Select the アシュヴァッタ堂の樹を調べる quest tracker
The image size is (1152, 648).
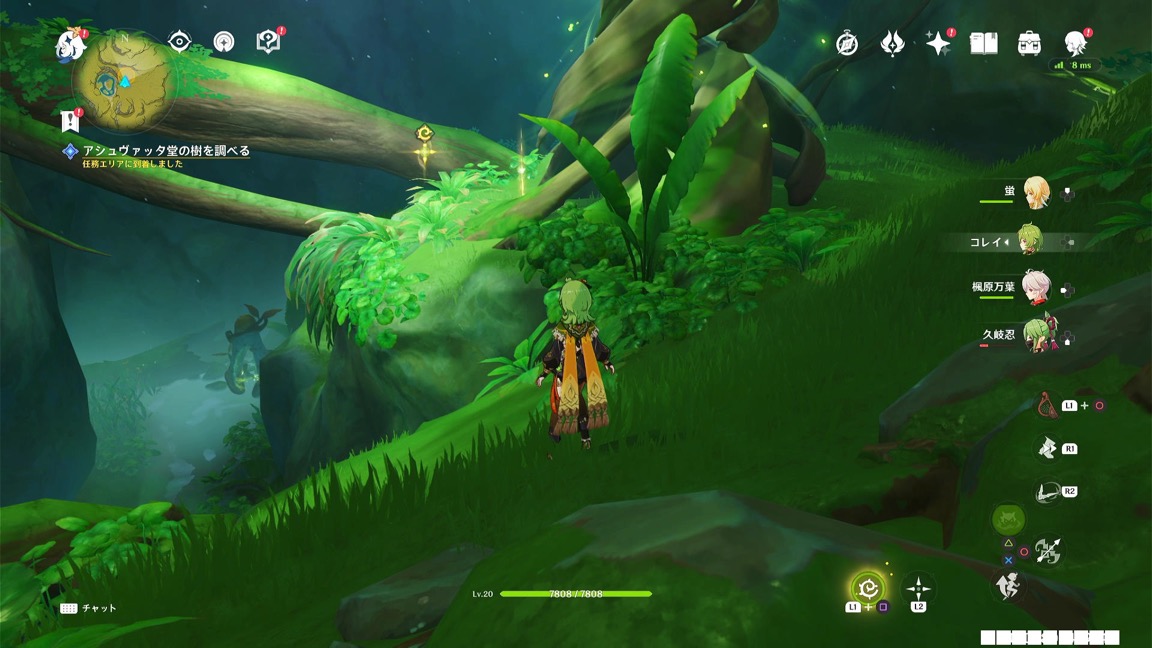click(165, 151)
